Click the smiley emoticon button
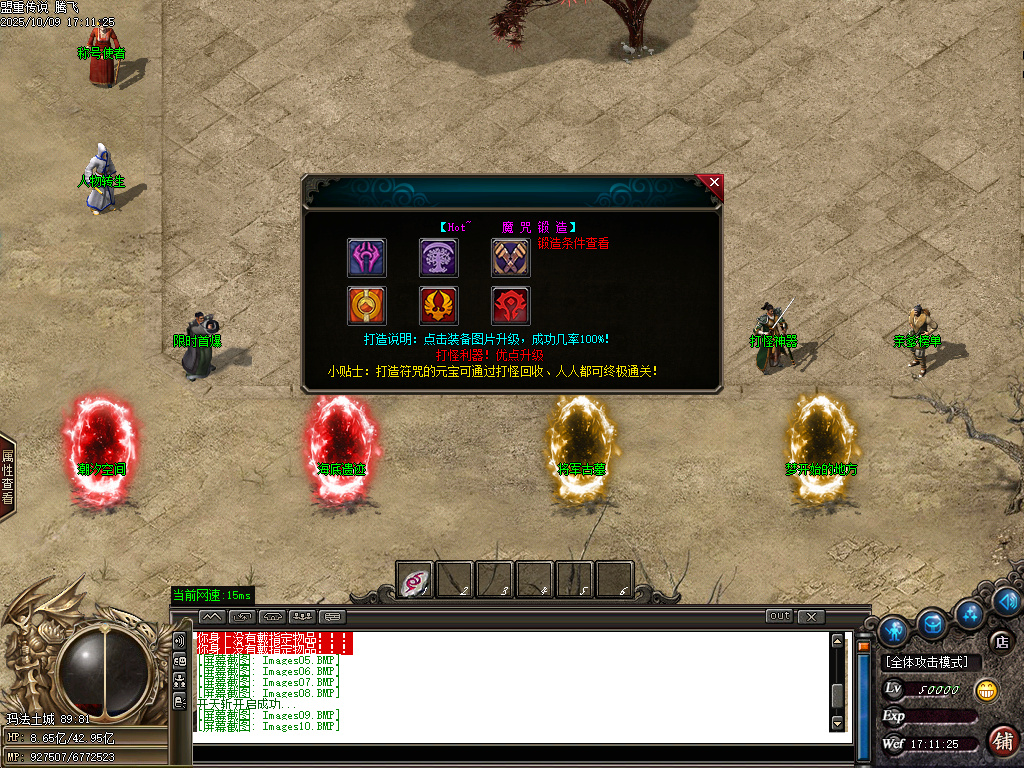 tap(987, 690)
